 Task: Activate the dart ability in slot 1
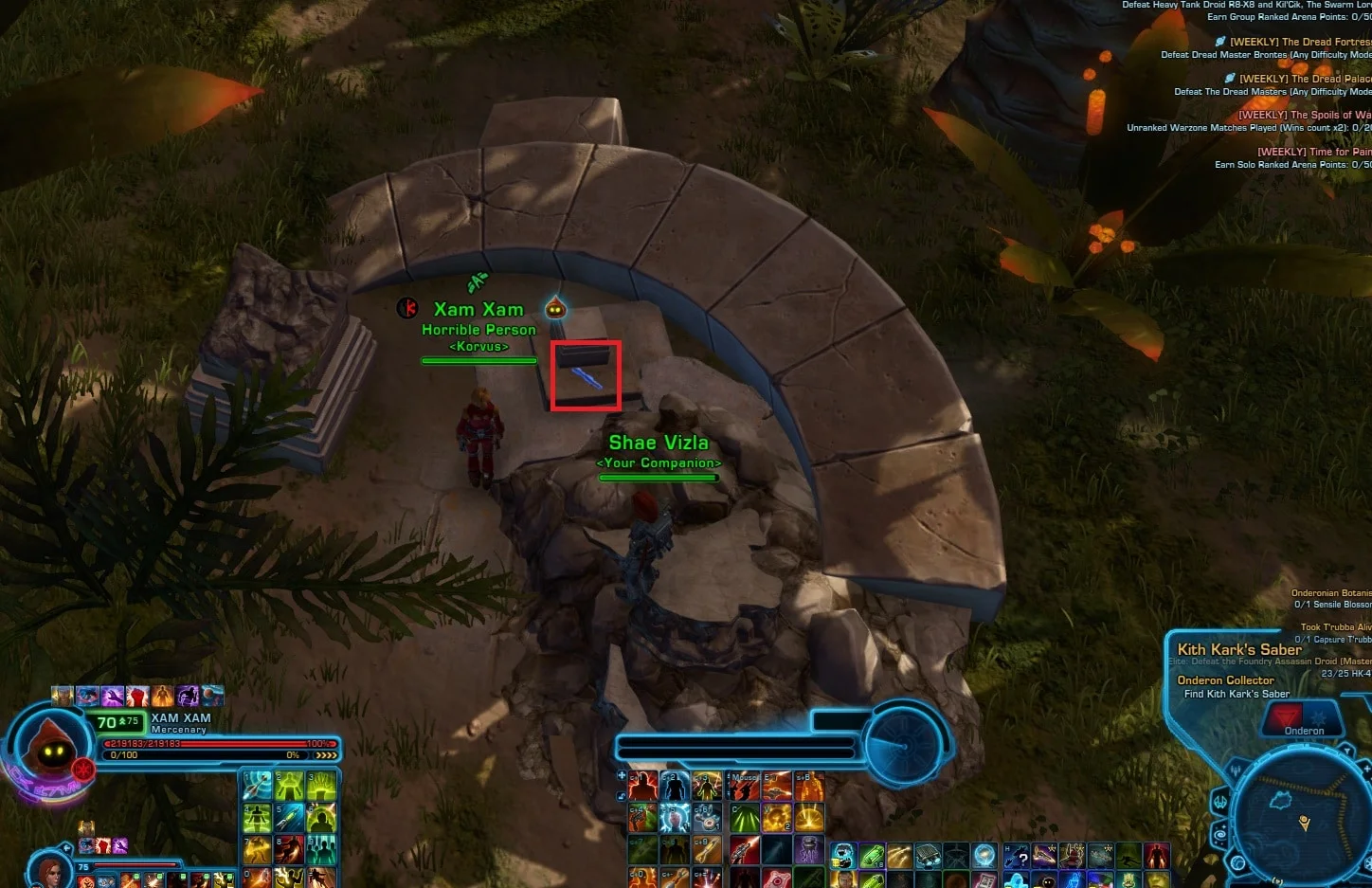(257, 786)
